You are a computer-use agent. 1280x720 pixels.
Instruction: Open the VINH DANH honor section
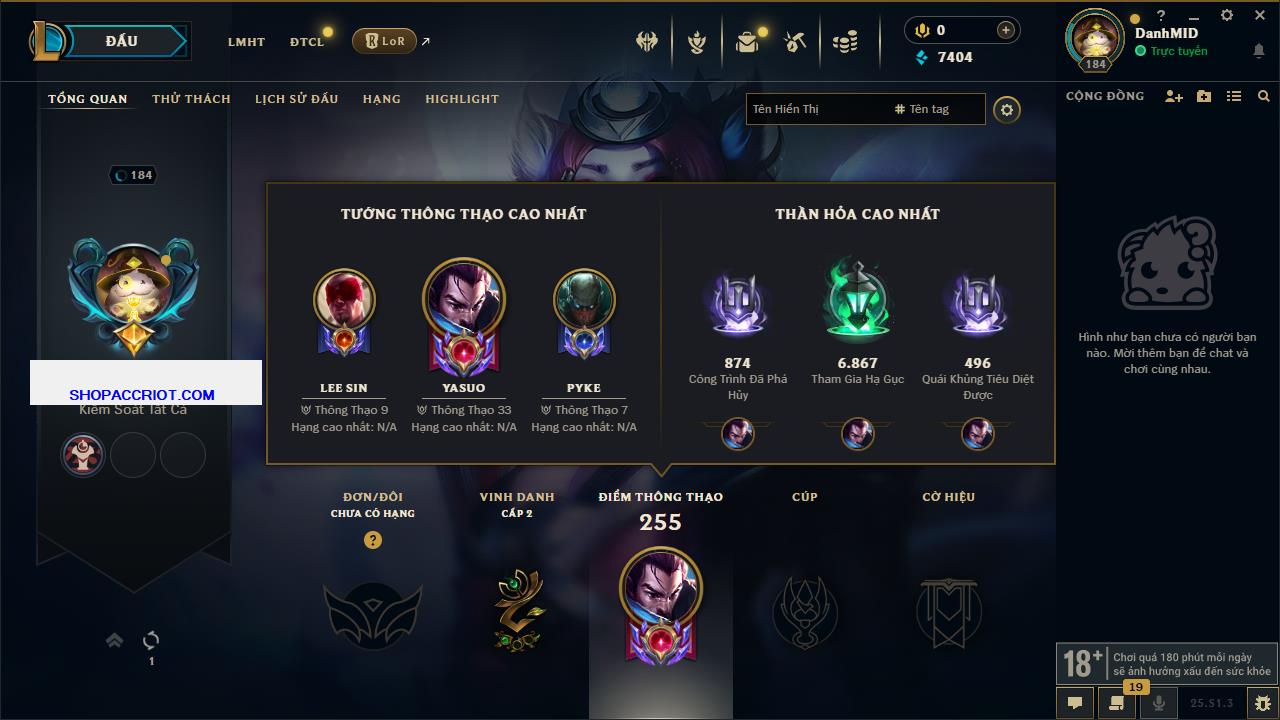pyautogui.click(x=517, y=600)
